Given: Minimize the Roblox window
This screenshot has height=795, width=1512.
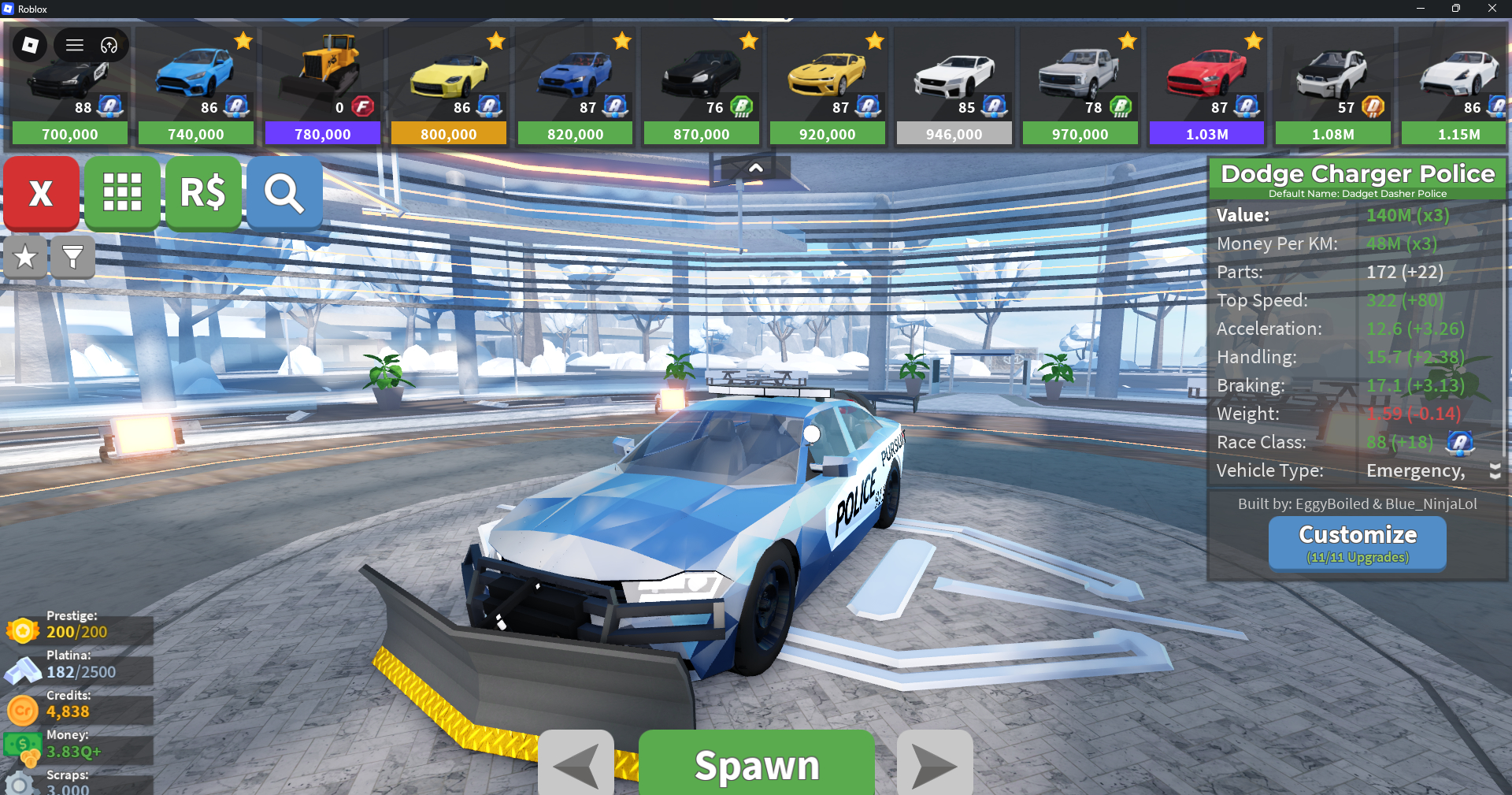Looking at the screenshot, I should coord(1420,9).
